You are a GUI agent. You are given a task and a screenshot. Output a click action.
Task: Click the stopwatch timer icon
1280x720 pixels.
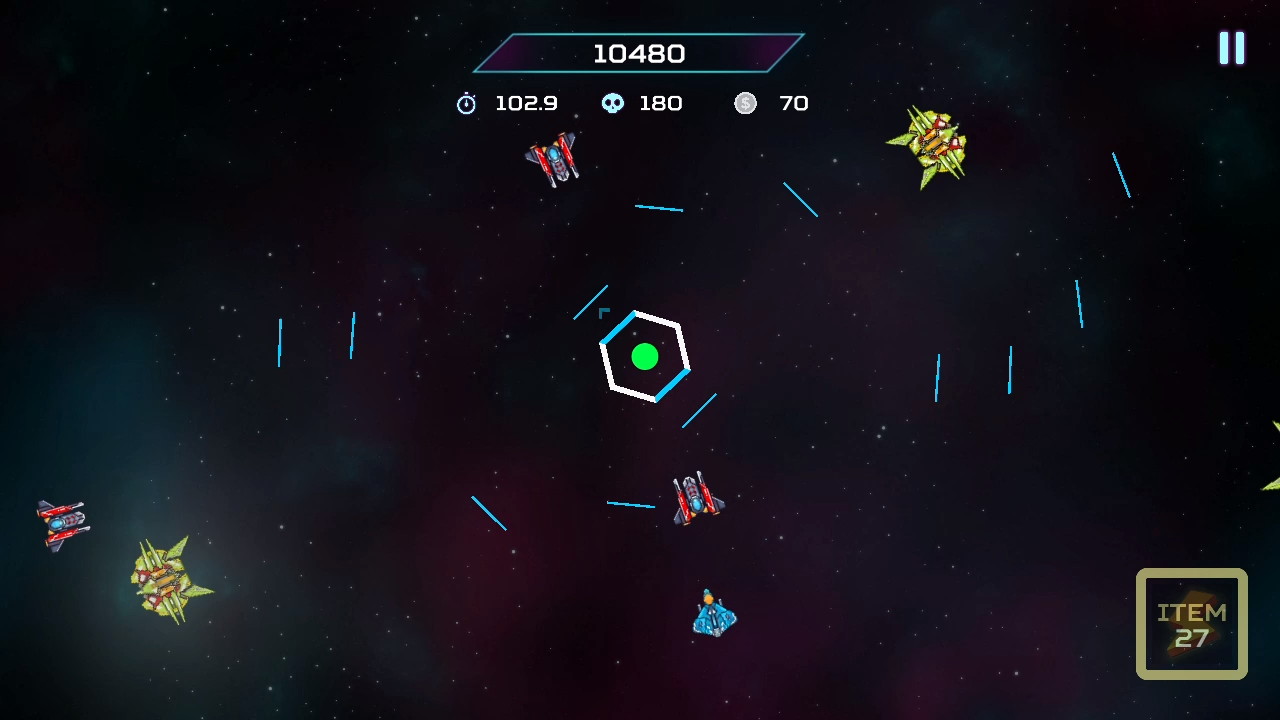466,103
